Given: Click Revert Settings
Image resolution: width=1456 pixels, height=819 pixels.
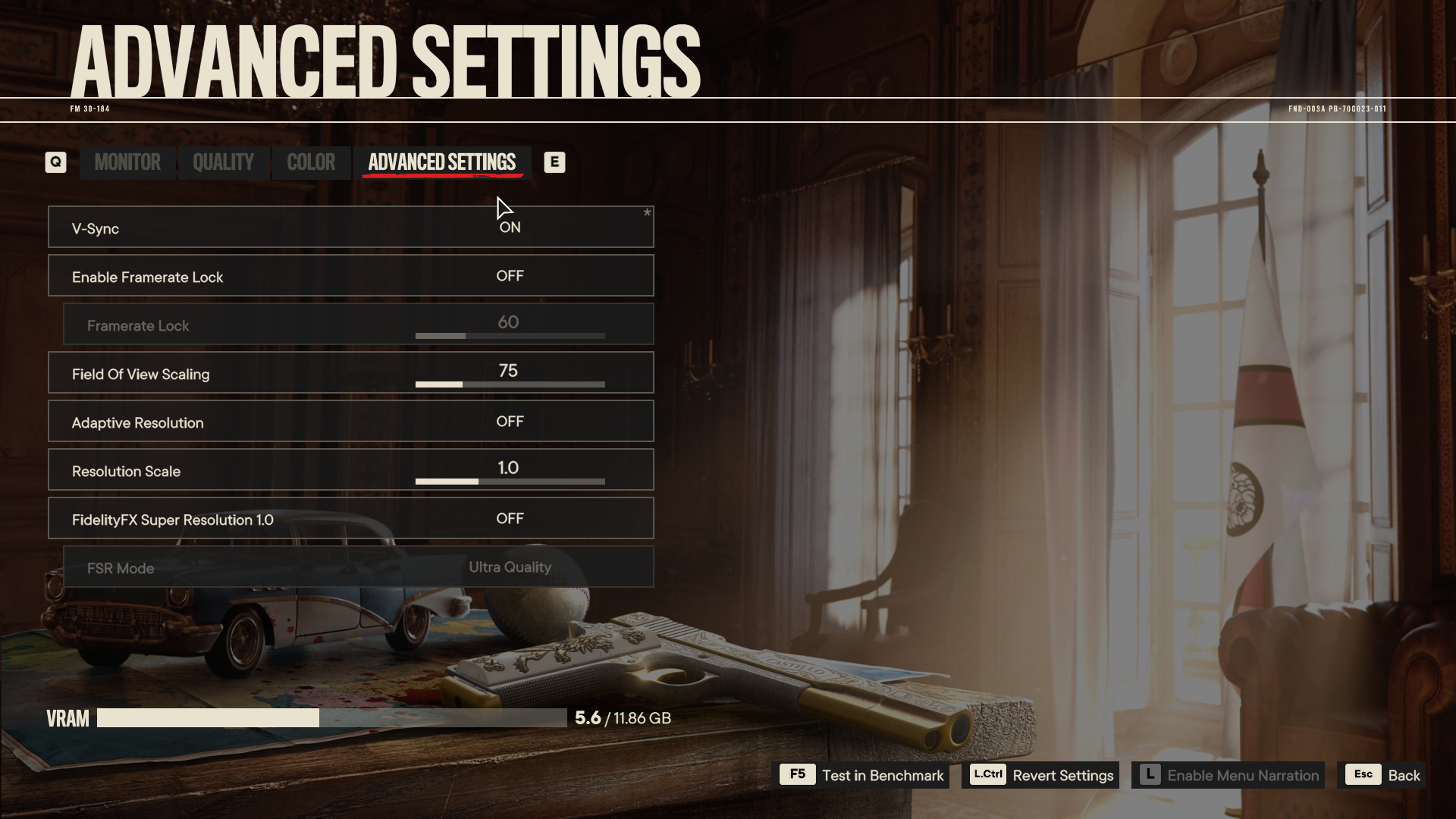Looking at the screenshot, I should pos(1041,775).
